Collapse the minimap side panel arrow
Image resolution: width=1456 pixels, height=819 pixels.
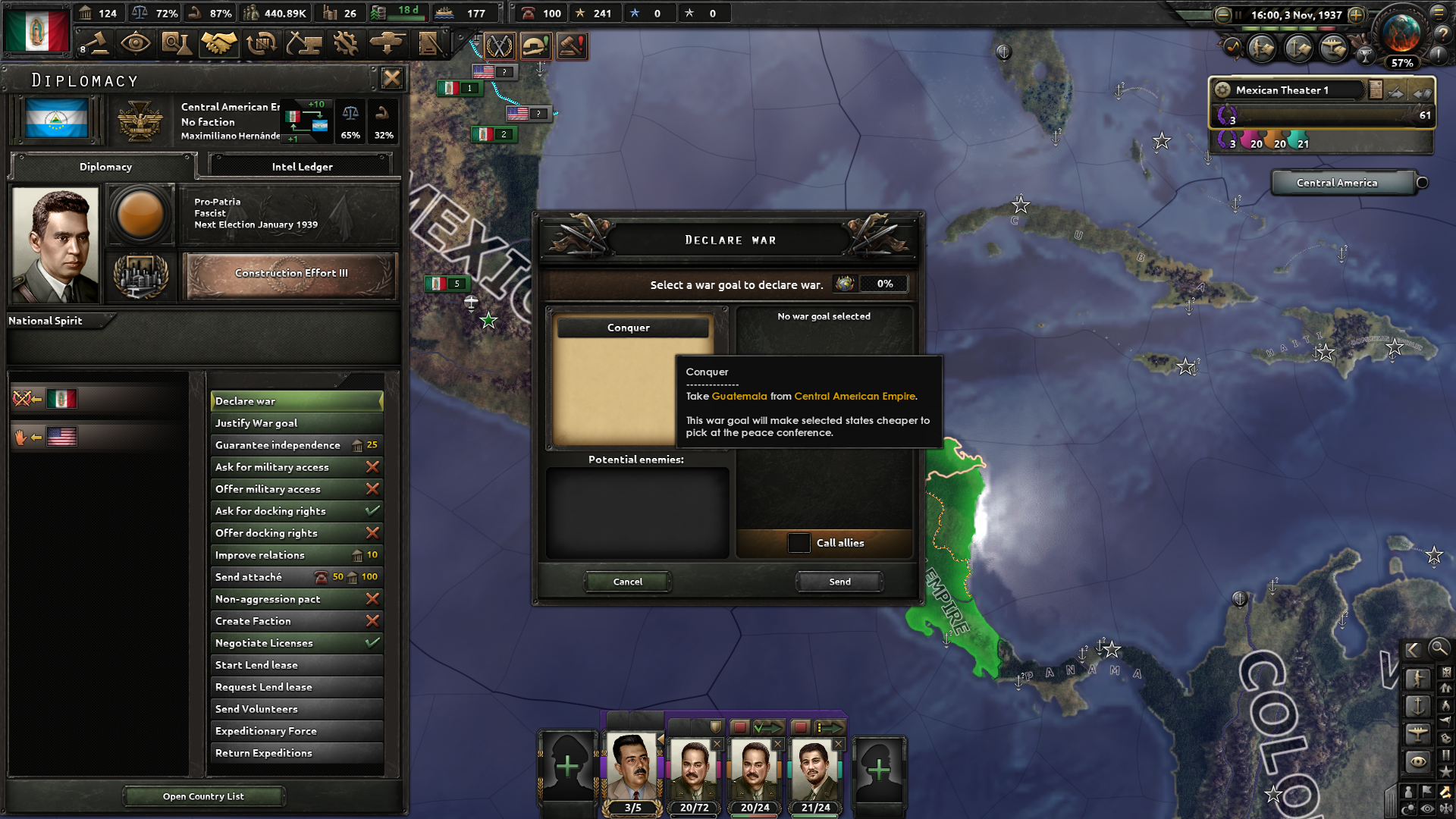[1413, 650]
